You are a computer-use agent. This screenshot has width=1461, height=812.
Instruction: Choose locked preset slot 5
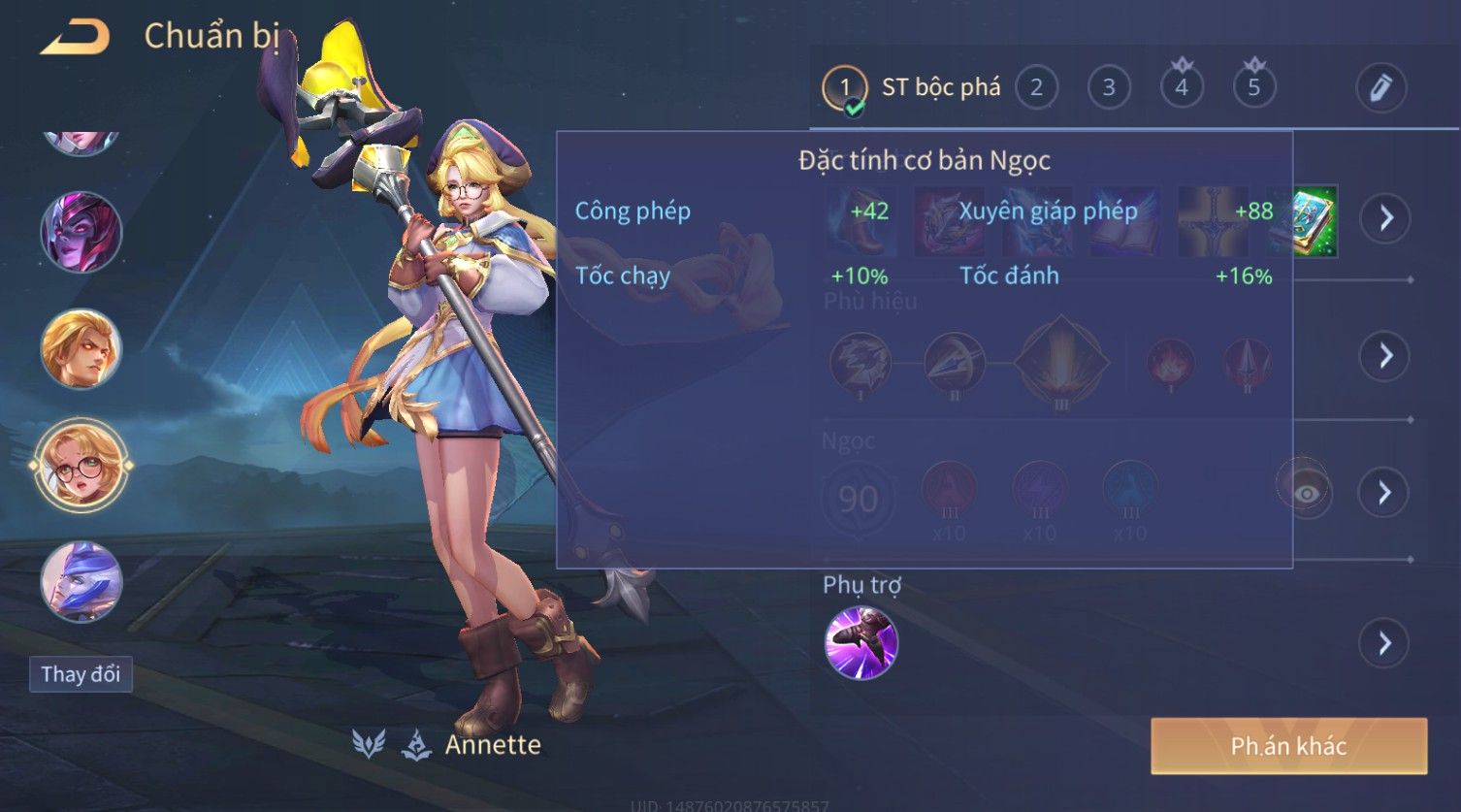coord(1253,88)
